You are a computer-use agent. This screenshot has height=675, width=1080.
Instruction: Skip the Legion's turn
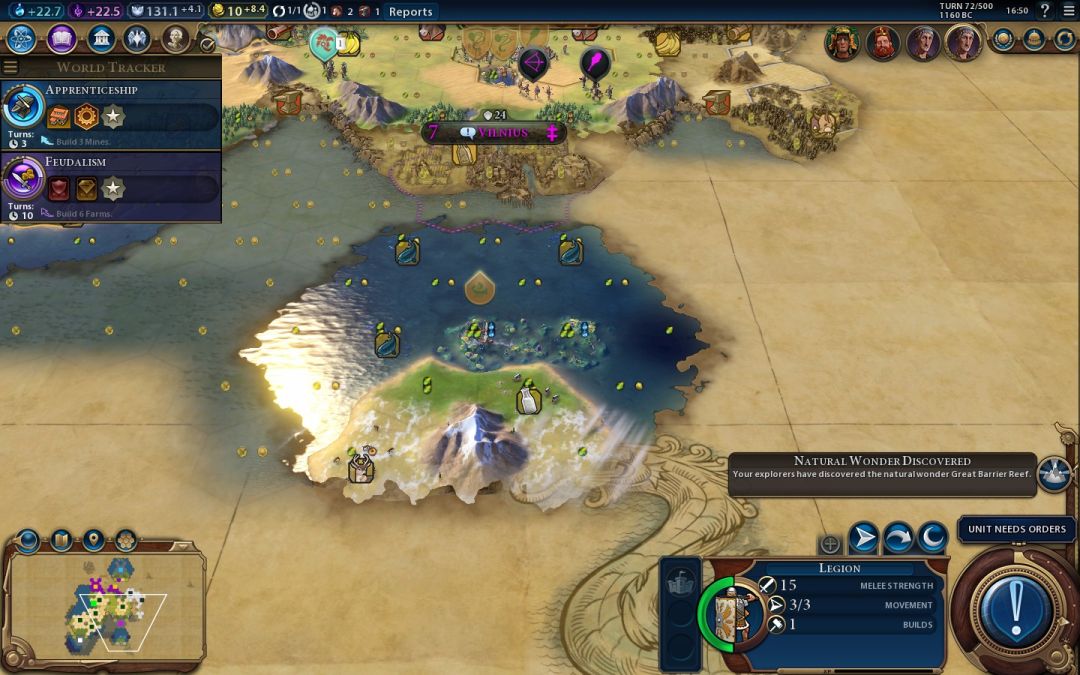pos(898,539)
